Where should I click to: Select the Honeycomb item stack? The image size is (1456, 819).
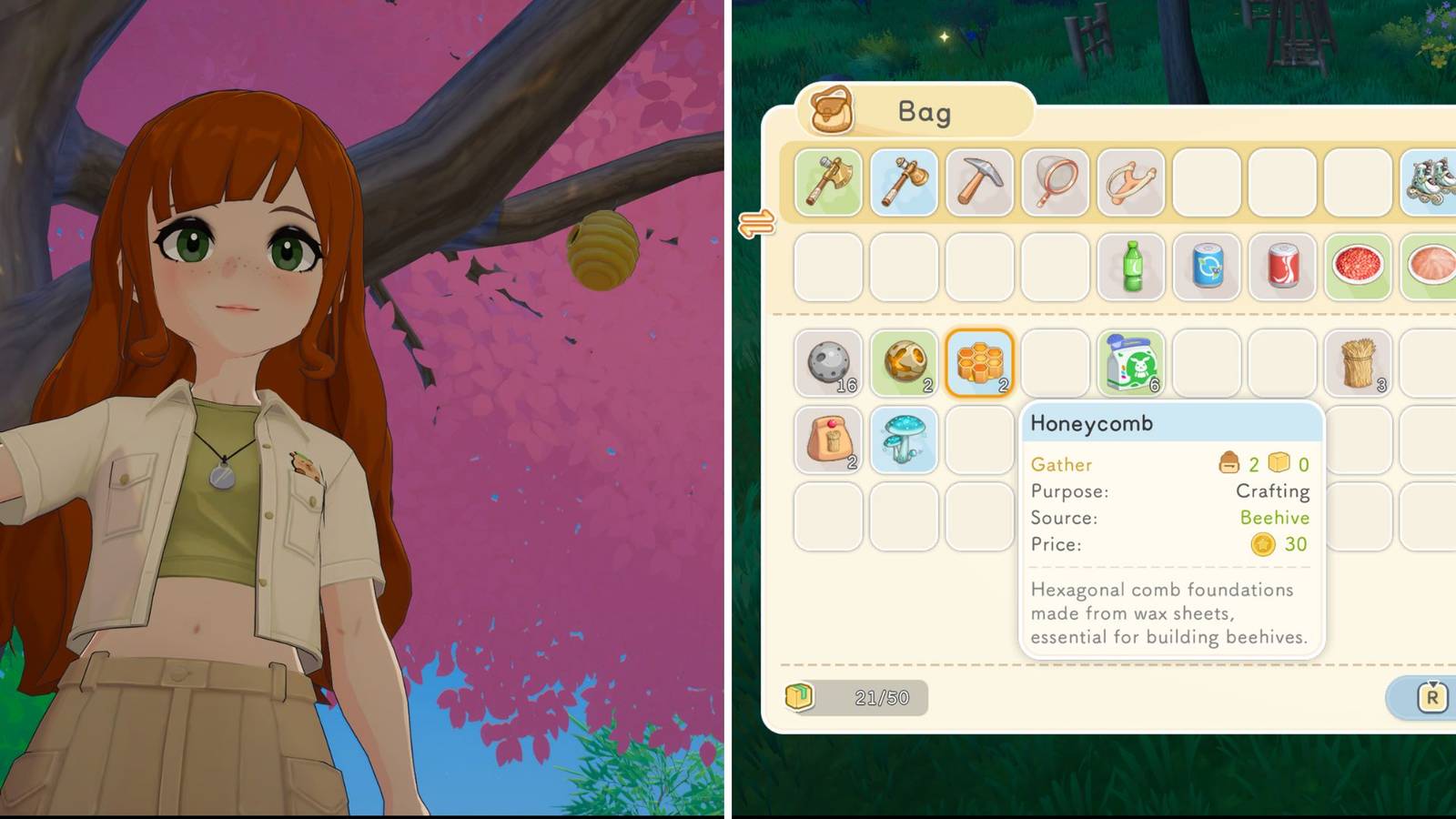click(980, 364)
